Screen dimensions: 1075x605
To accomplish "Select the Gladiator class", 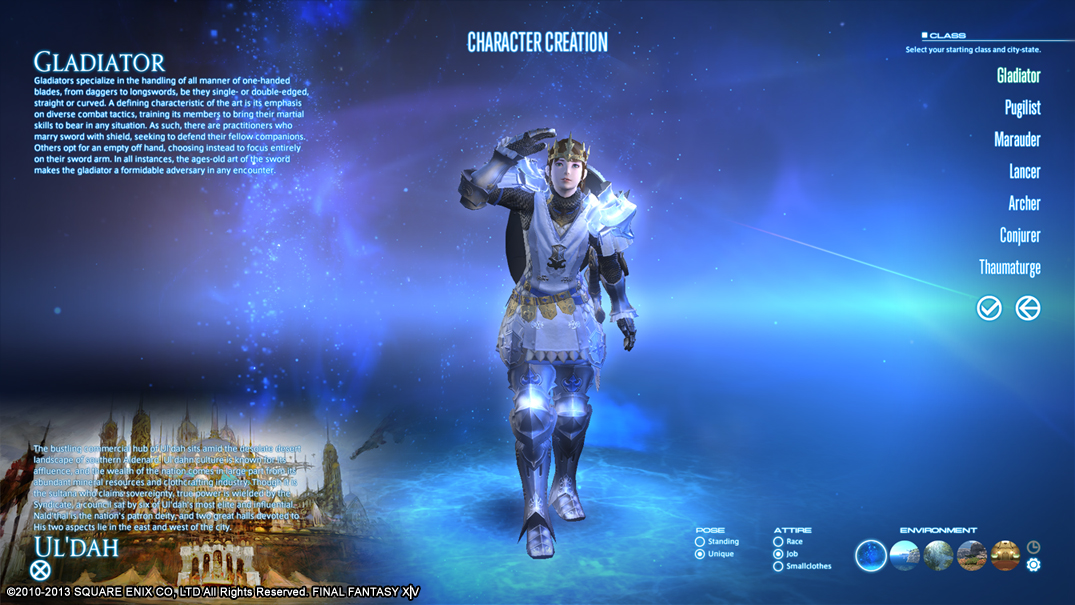I will tap(1018, 76).
